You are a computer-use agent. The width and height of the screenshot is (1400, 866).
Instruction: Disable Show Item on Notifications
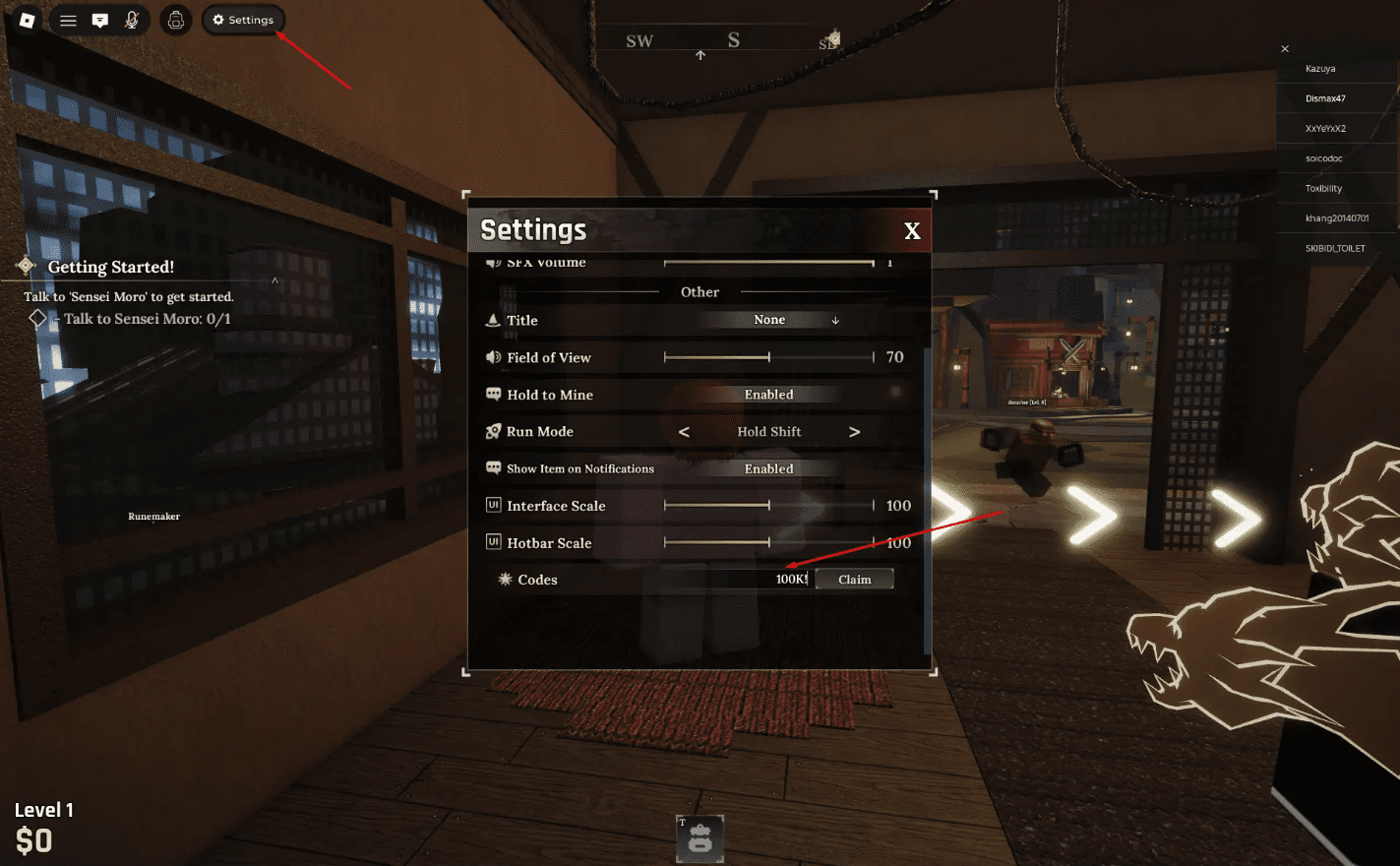coord(768,468)
